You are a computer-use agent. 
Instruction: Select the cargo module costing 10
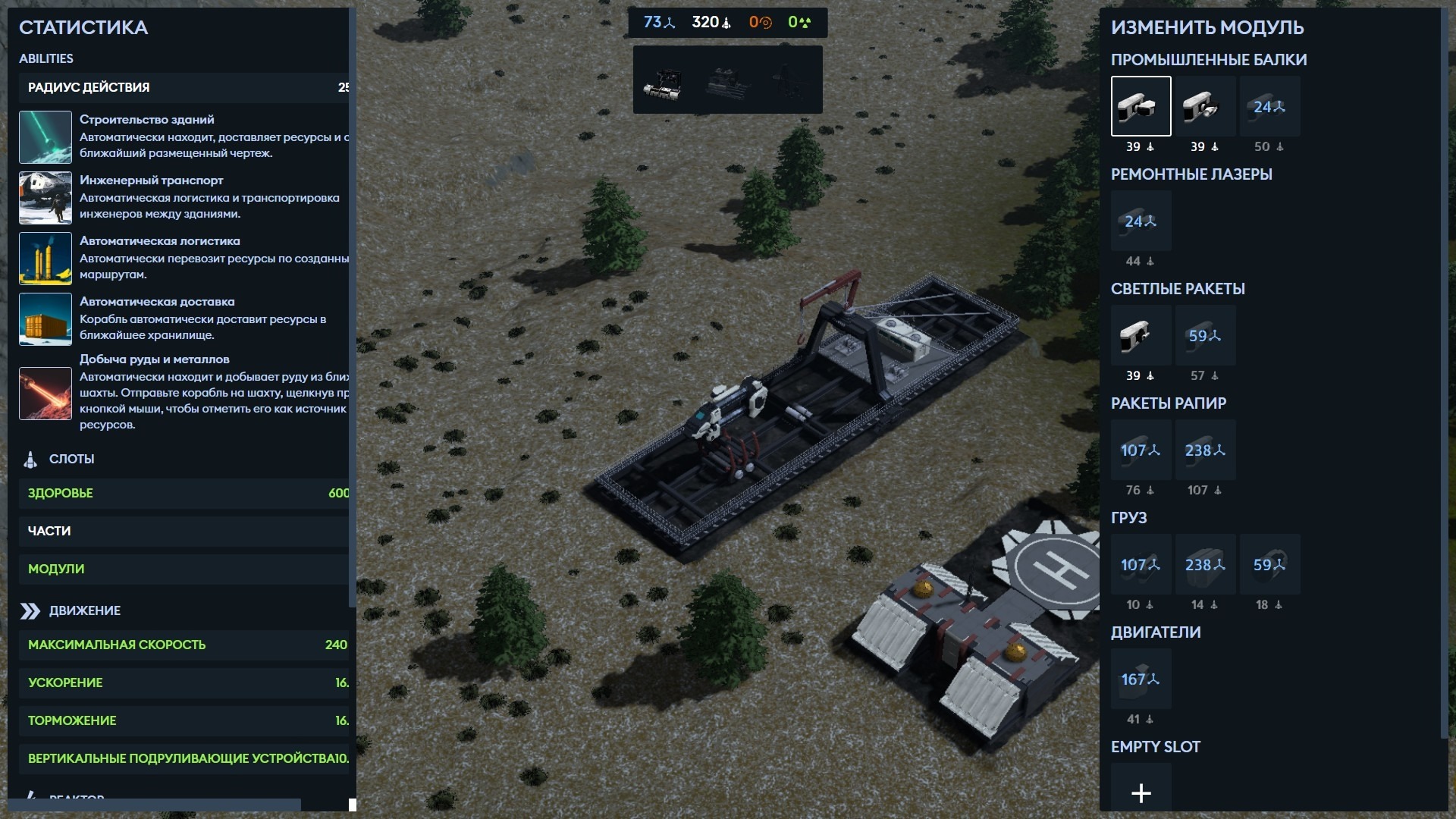[x=1141, y=564]
